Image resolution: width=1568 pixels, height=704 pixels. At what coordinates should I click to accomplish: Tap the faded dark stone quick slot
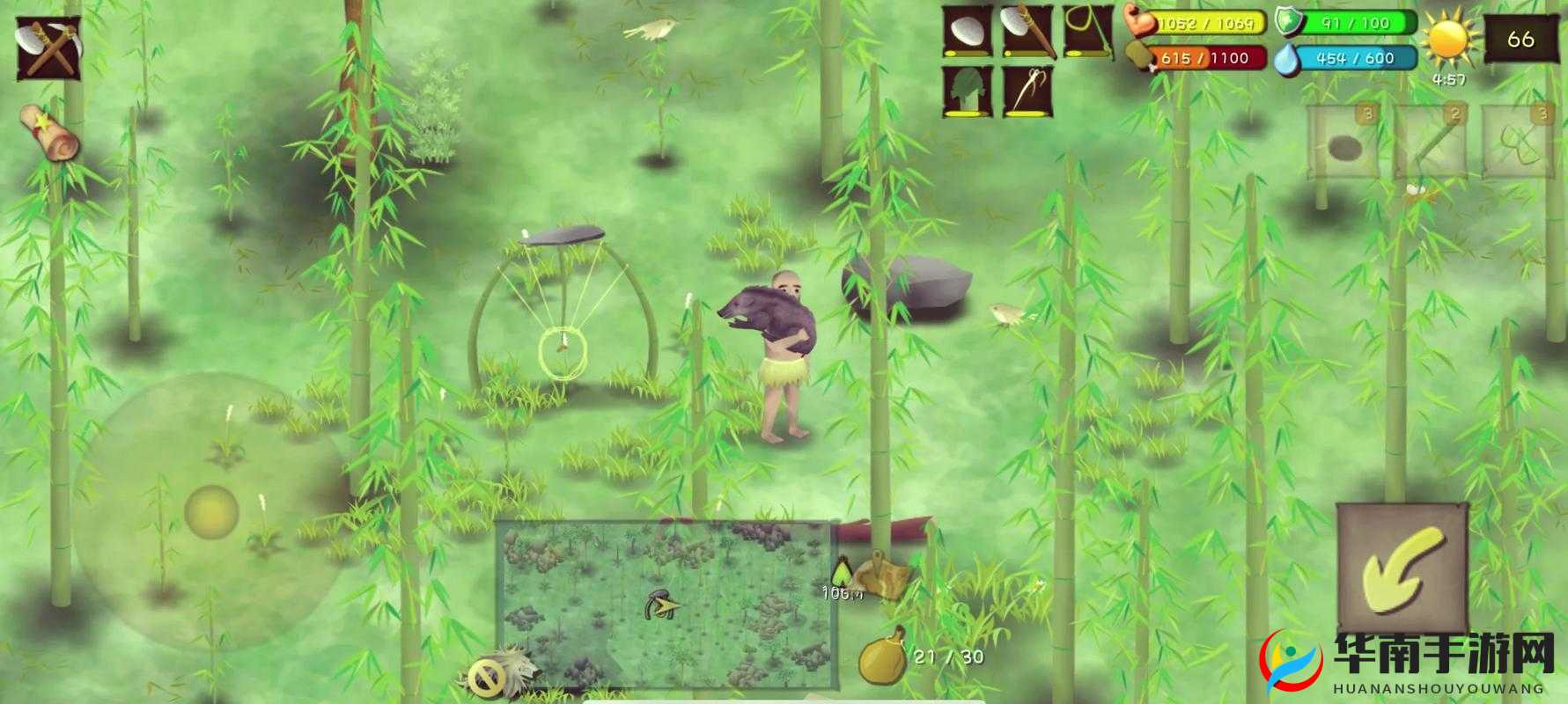[x=1341, y=142]
